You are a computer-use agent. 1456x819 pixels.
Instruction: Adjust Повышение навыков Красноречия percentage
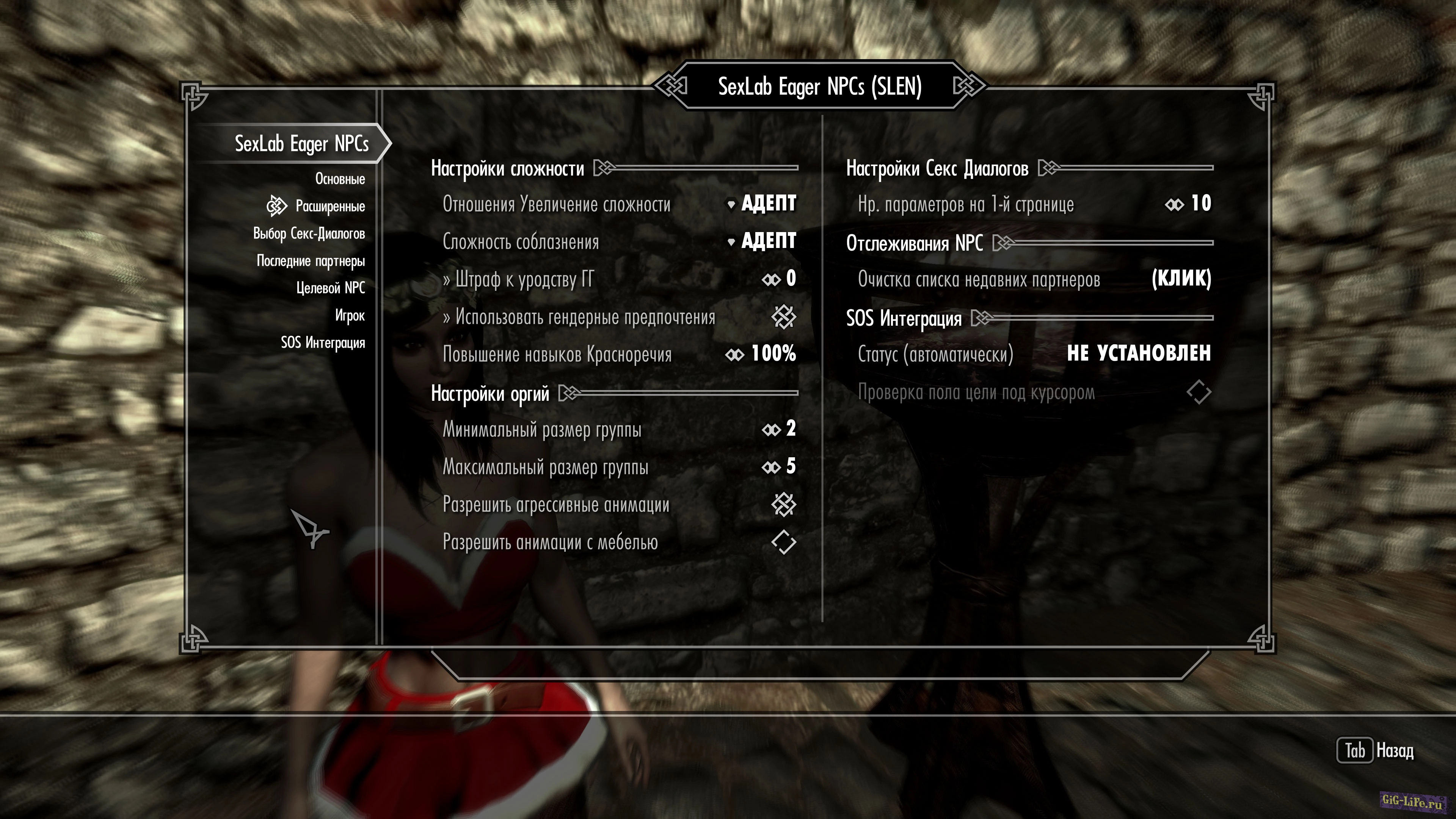pyautogui.click(x=761, y=354)
